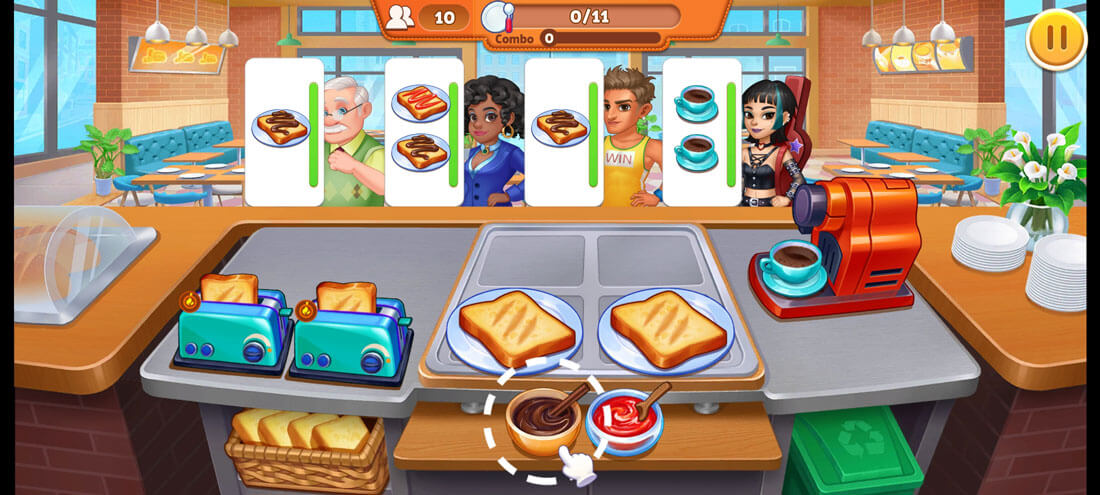Grab the coffee cup from the machine
The width and height of the screenshot is (1100, 495).
(791, 265)
